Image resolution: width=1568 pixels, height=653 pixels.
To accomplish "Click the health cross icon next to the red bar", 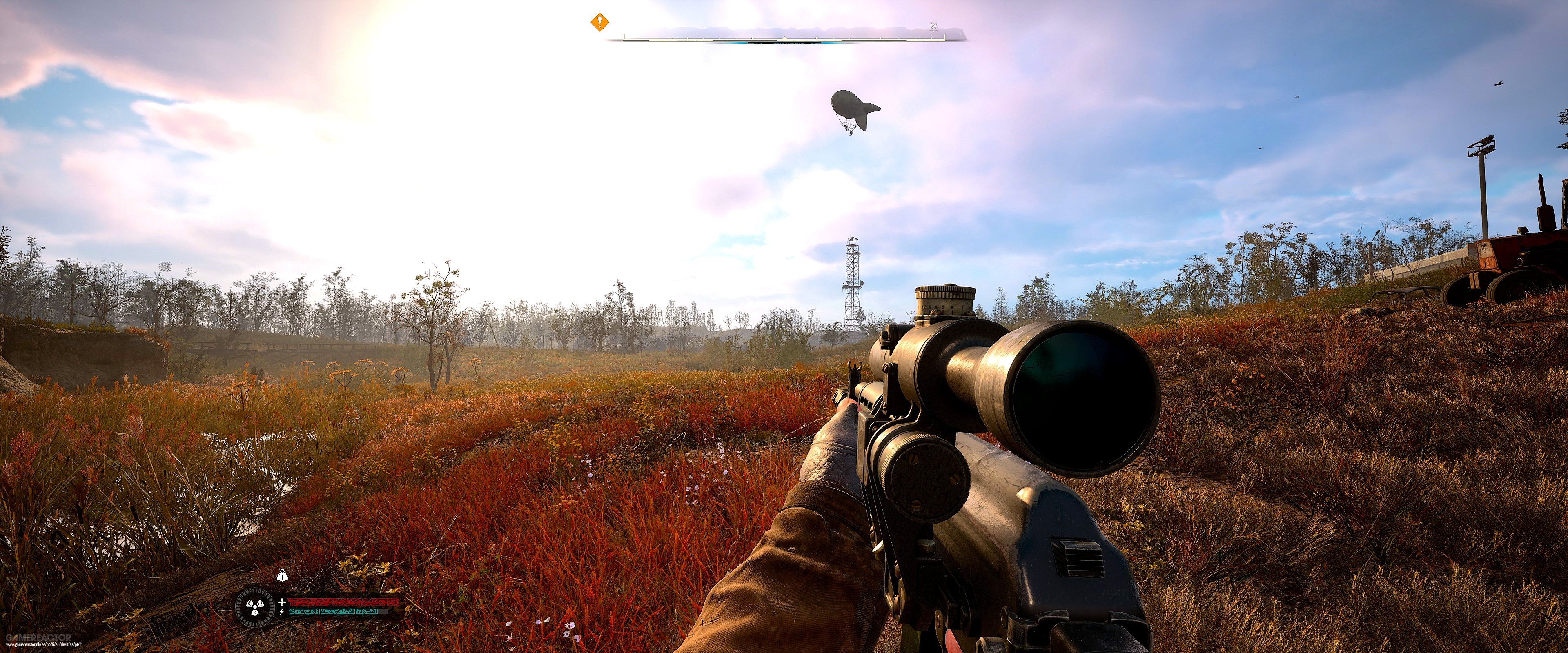I will (282, 602).
